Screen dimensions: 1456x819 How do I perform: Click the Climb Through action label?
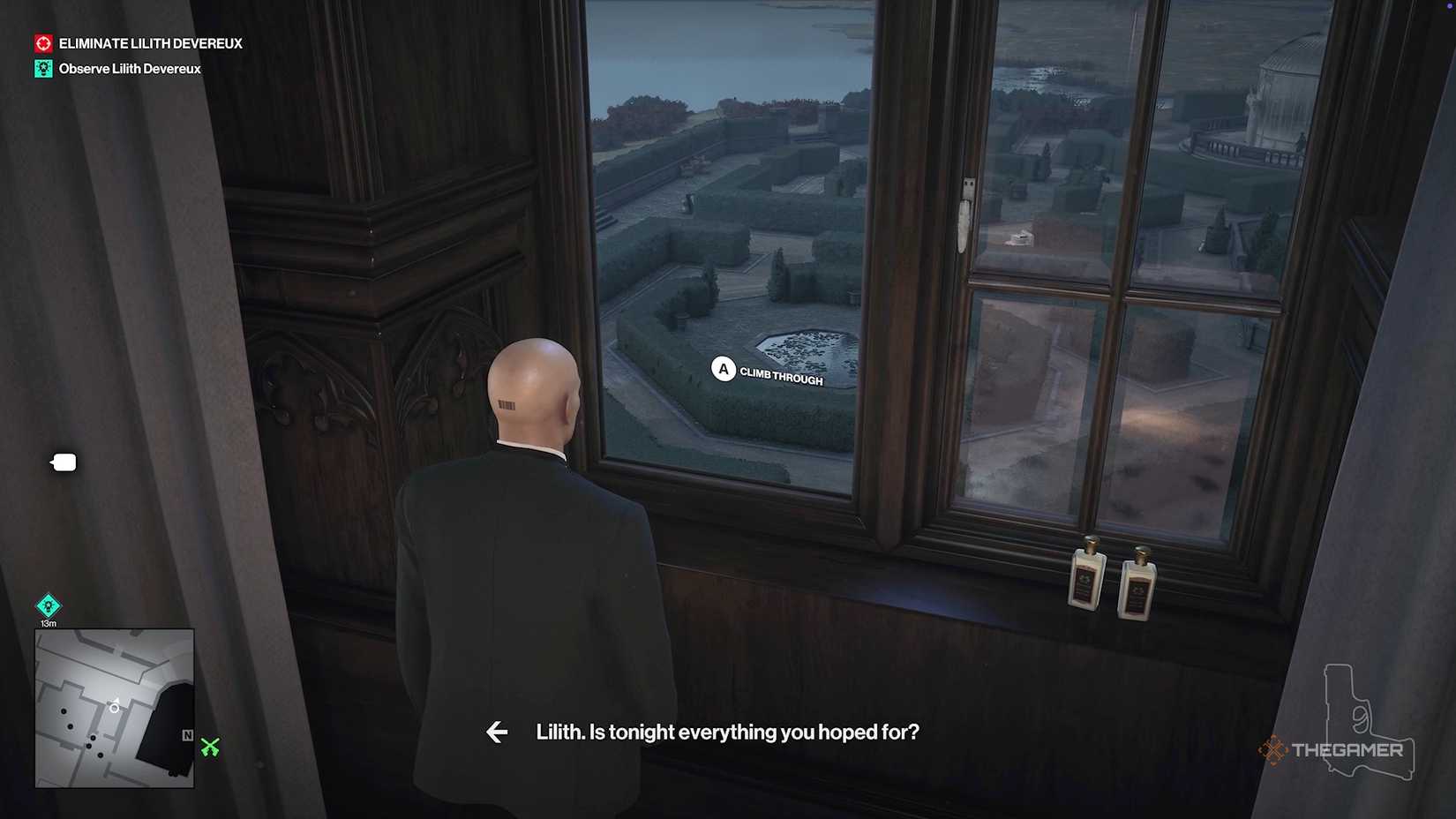coord(781,376)
